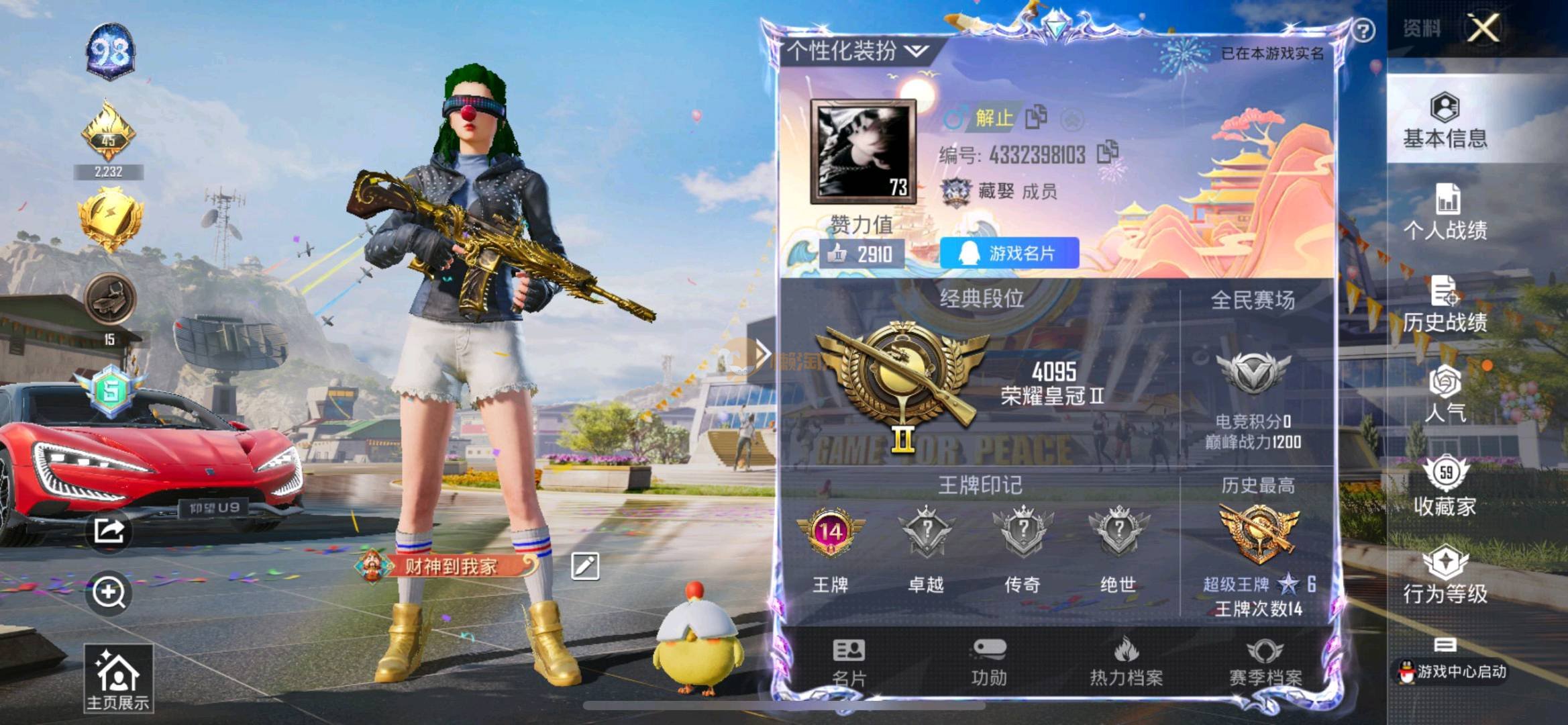Image resolution: width=1568 pixels, height=725 pixels.
Task: Open the 热力档案 tab
Action: click(1126, 662)
